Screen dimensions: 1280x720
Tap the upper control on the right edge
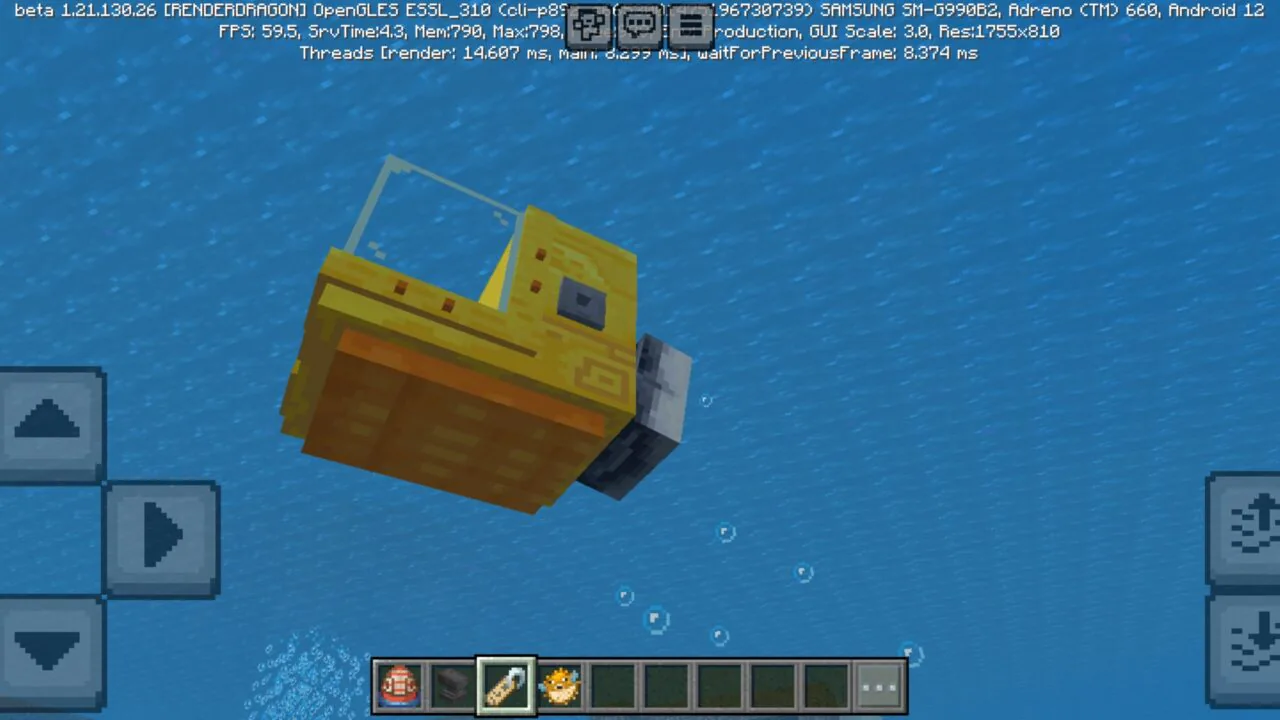(1245, 525)
